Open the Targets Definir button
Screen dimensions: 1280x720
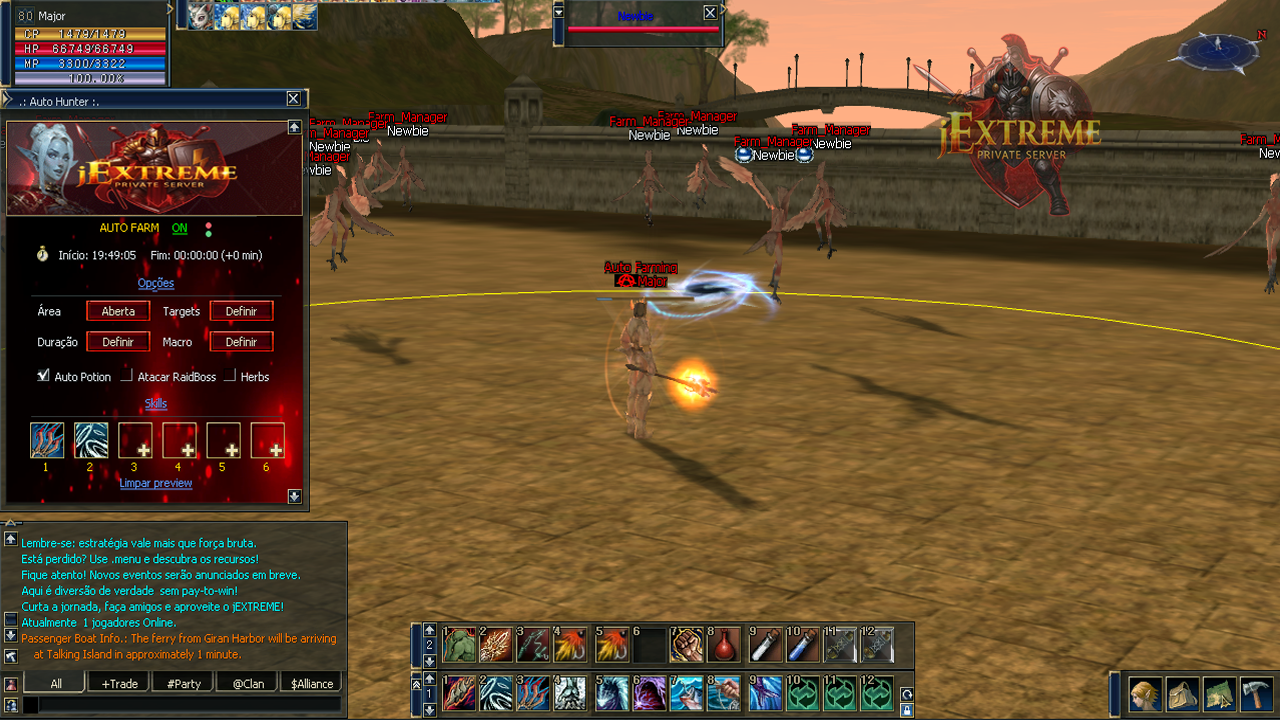(x=241, y=311)
